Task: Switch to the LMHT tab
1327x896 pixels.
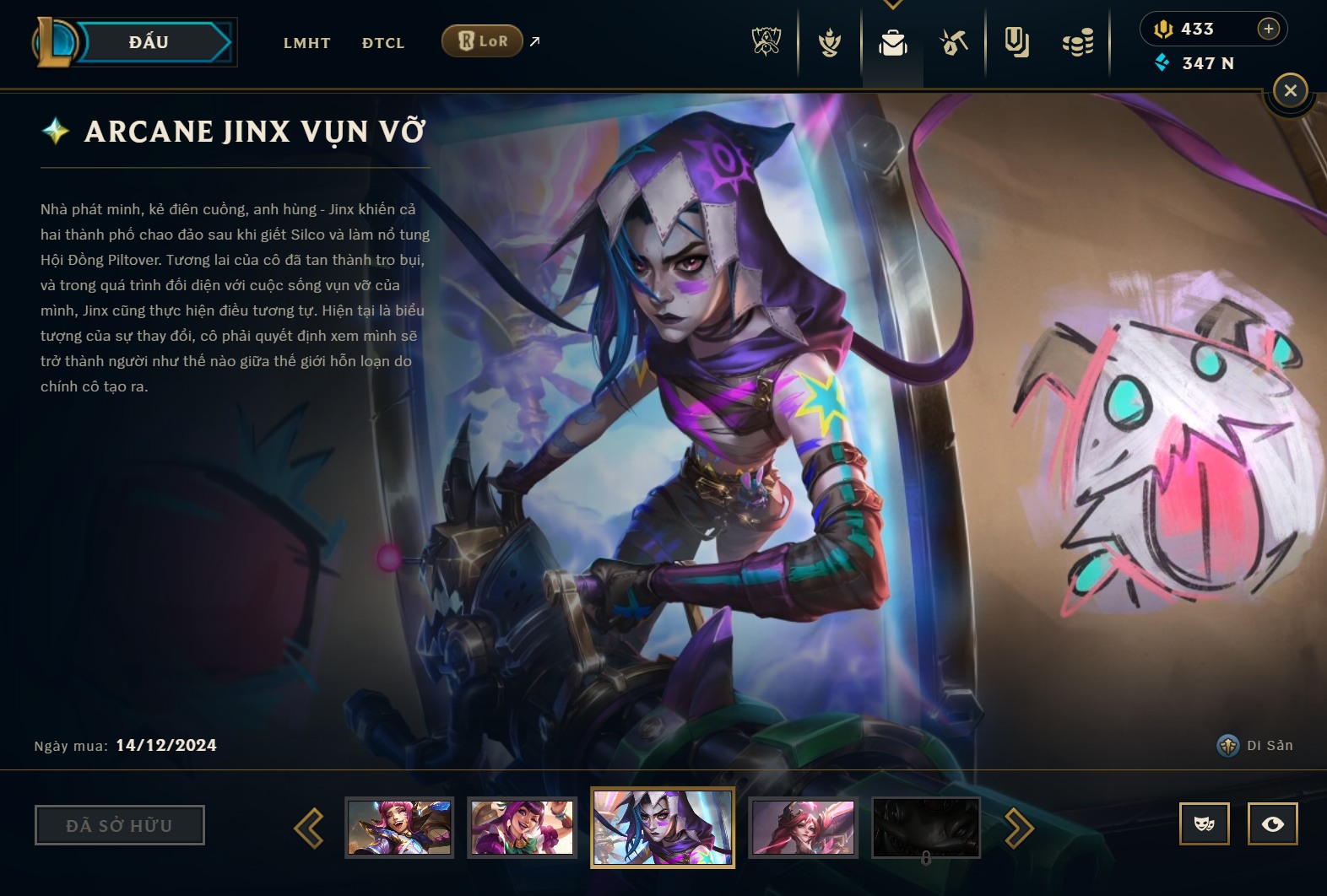Action: tap(307, 43)
